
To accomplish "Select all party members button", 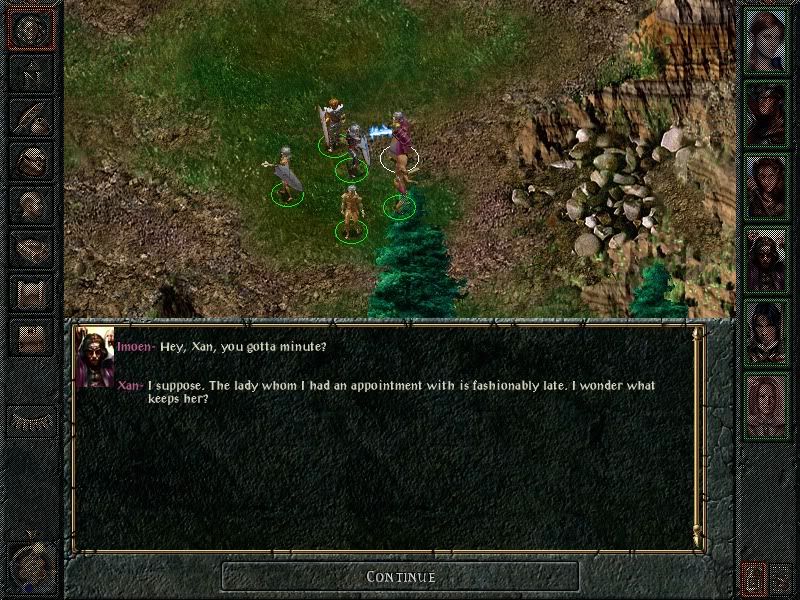I will coord(781,577).
